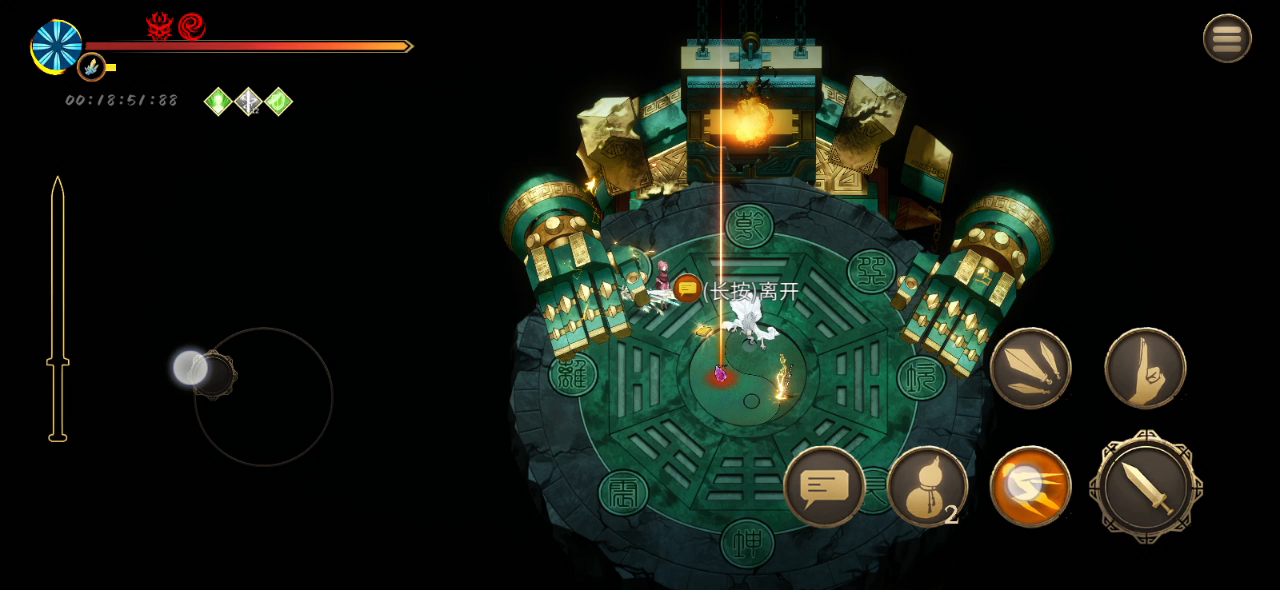Viewport: 1280px width, 590px height.
Task: Open the speech bubble chat button
Action: [x=824, y=487]
